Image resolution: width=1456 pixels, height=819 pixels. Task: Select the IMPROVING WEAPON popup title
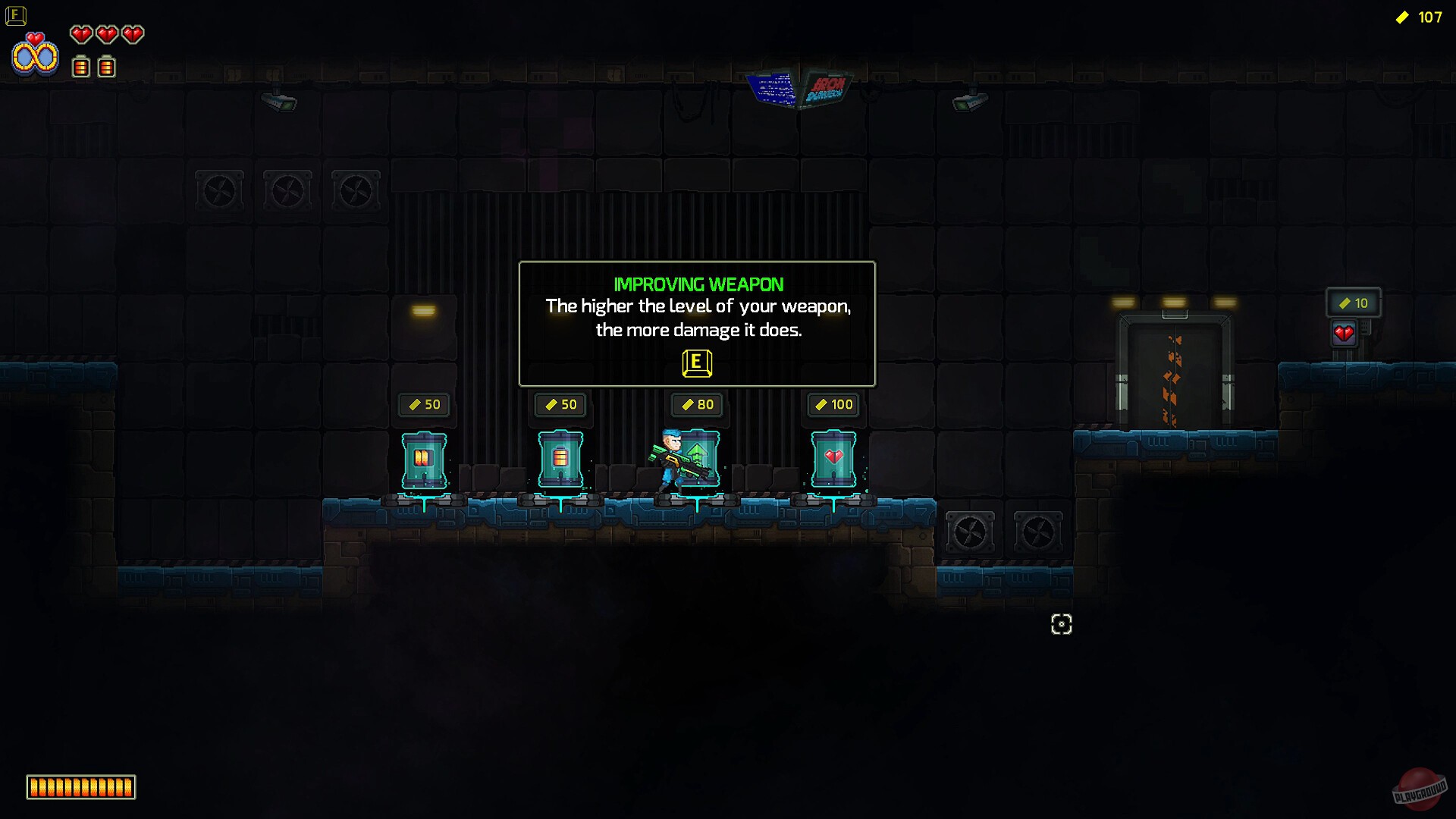coord(698,284)
